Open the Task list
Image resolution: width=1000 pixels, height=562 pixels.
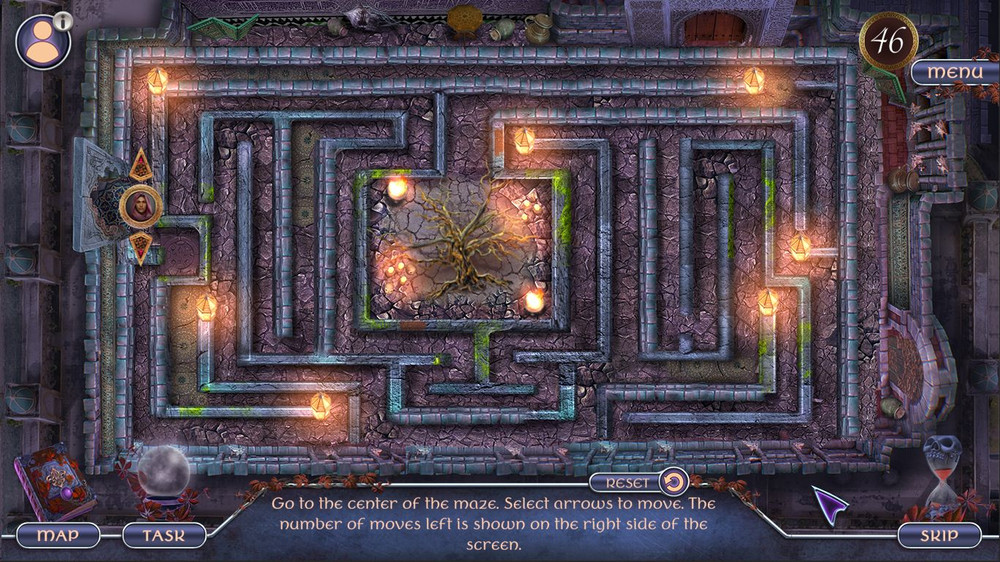tap(164, 535)
